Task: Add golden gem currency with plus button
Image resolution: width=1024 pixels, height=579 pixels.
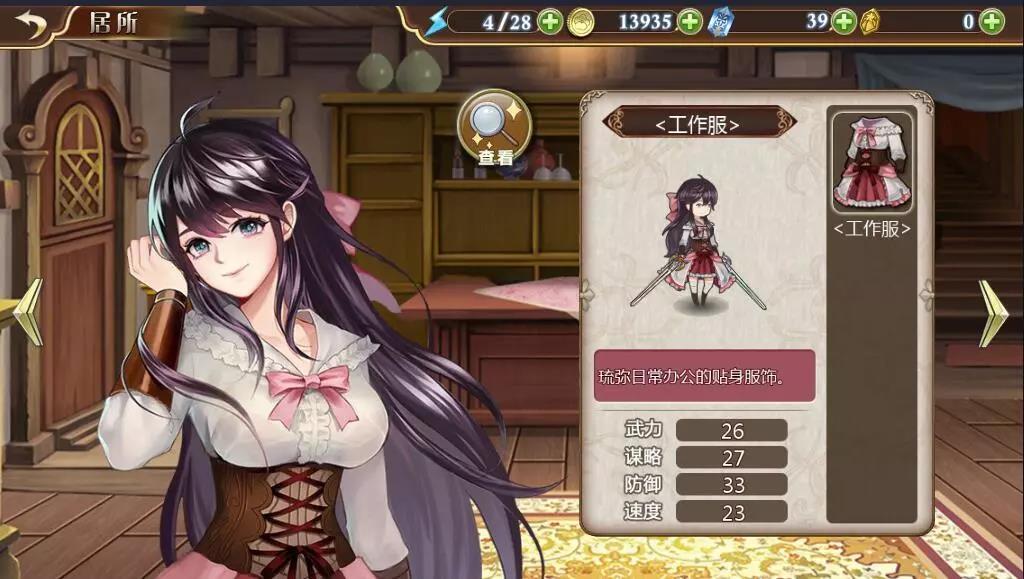Action: 991,21
